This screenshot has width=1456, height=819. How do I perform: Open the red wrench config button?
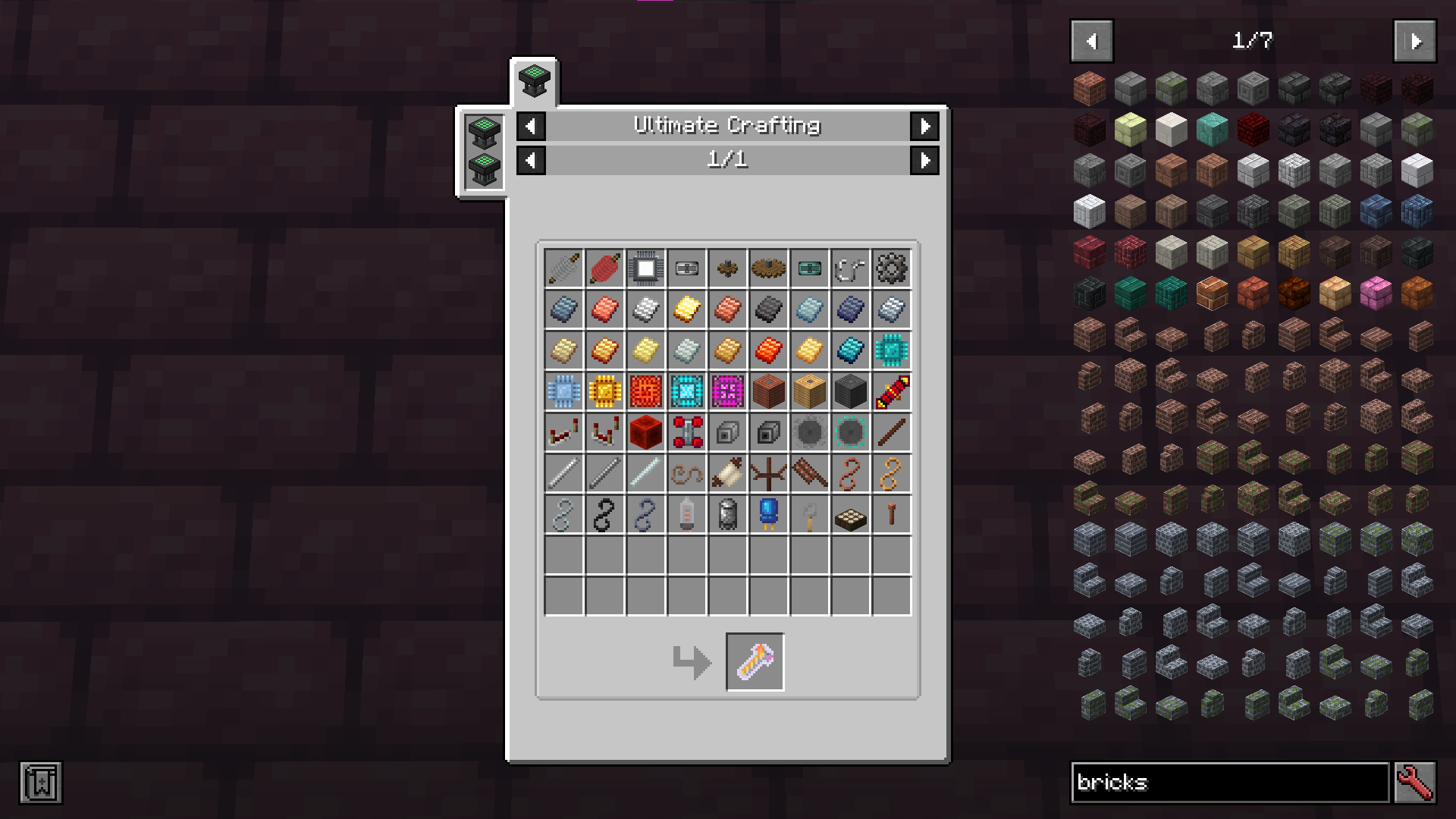(1414, 782)
